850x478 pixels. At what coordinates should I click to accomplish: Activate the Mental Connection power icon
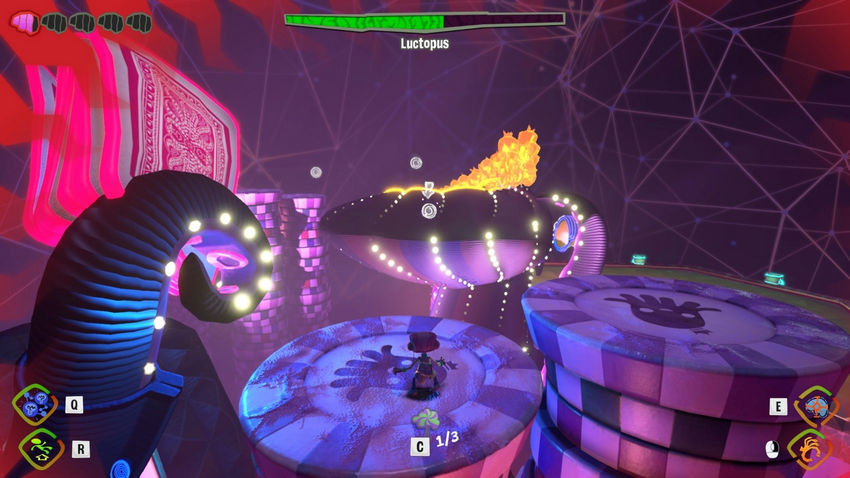click(37, 404)
